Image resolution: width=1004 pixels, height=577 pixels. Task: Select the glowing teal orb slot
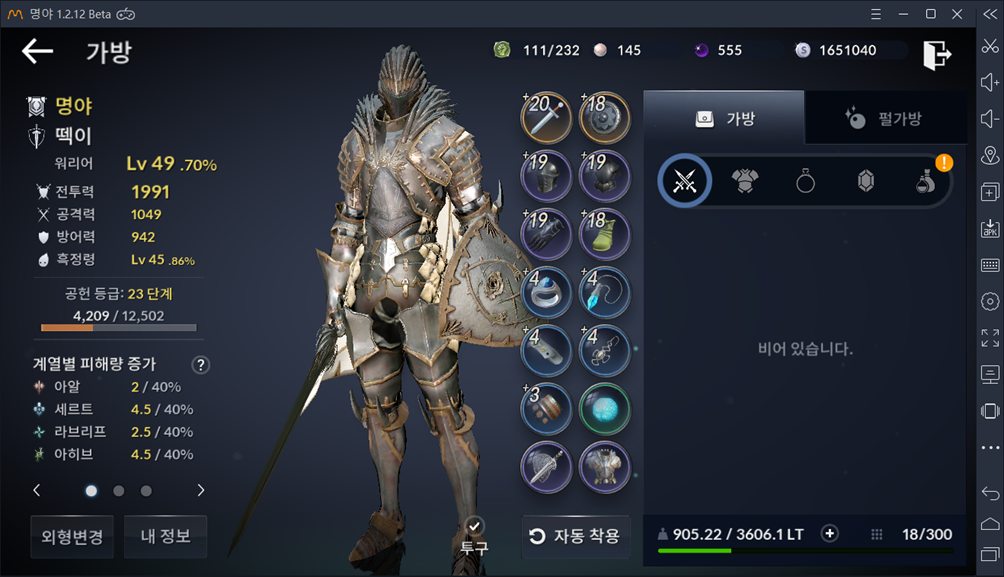coord(605,408)
